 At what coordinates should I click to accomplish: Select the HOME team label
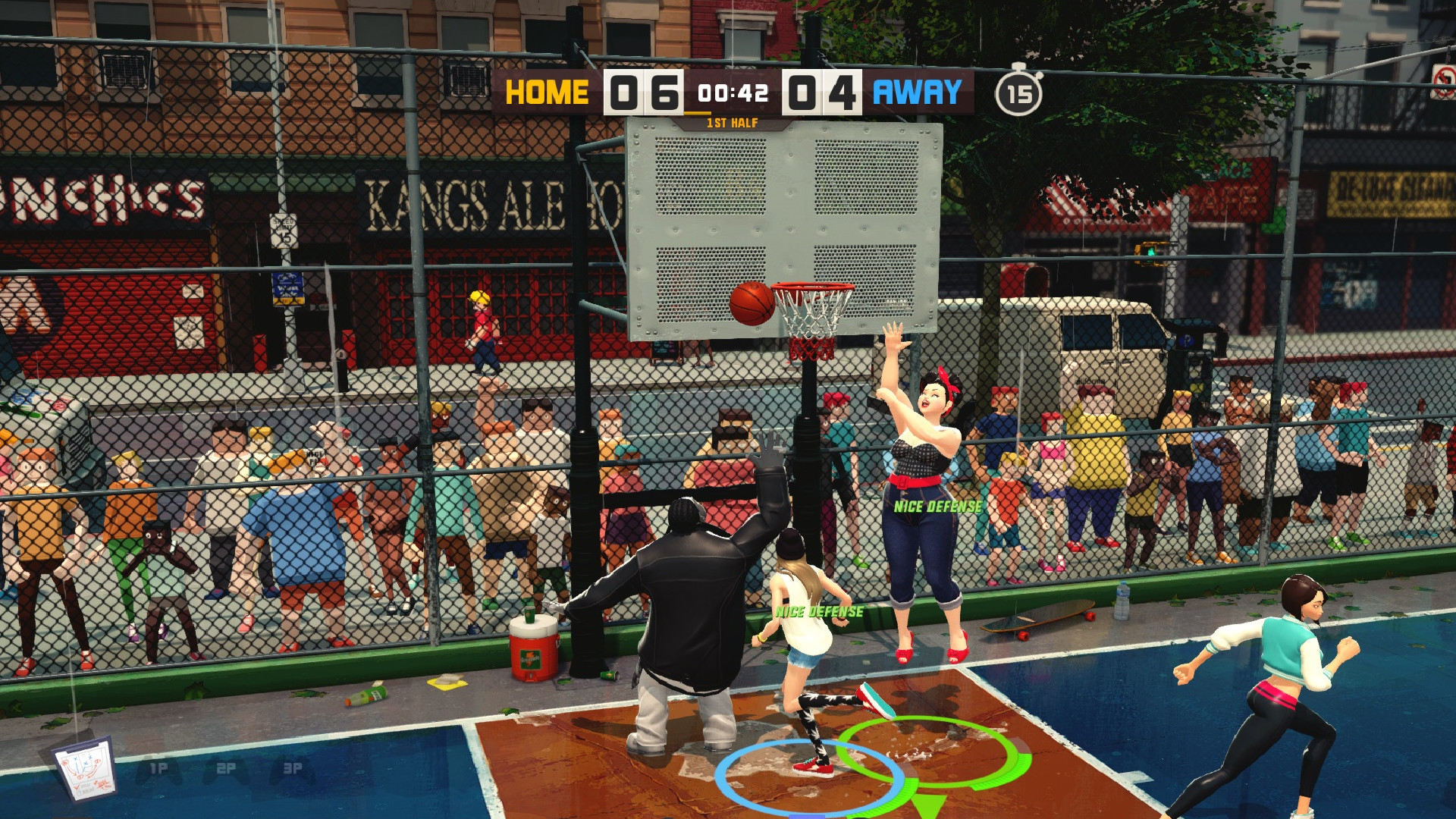pyautogui.click(x=548, y=92)
